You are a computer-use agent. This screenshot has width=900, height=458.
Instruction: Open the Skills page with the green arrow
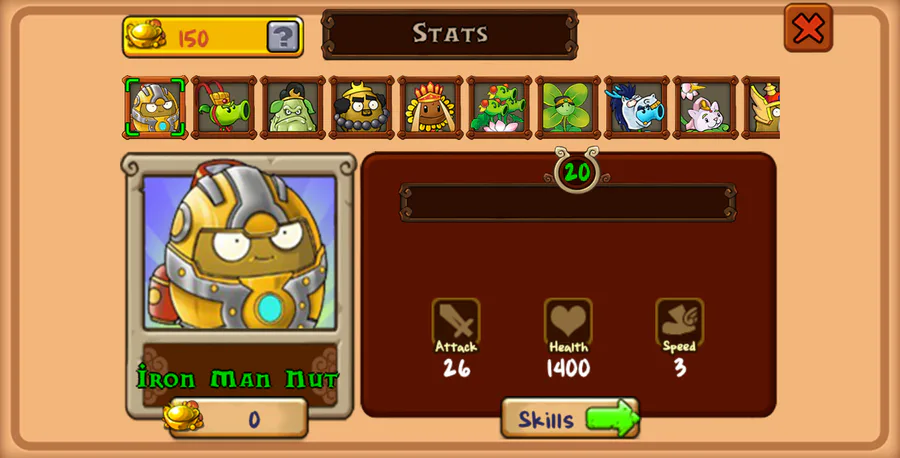570,418
